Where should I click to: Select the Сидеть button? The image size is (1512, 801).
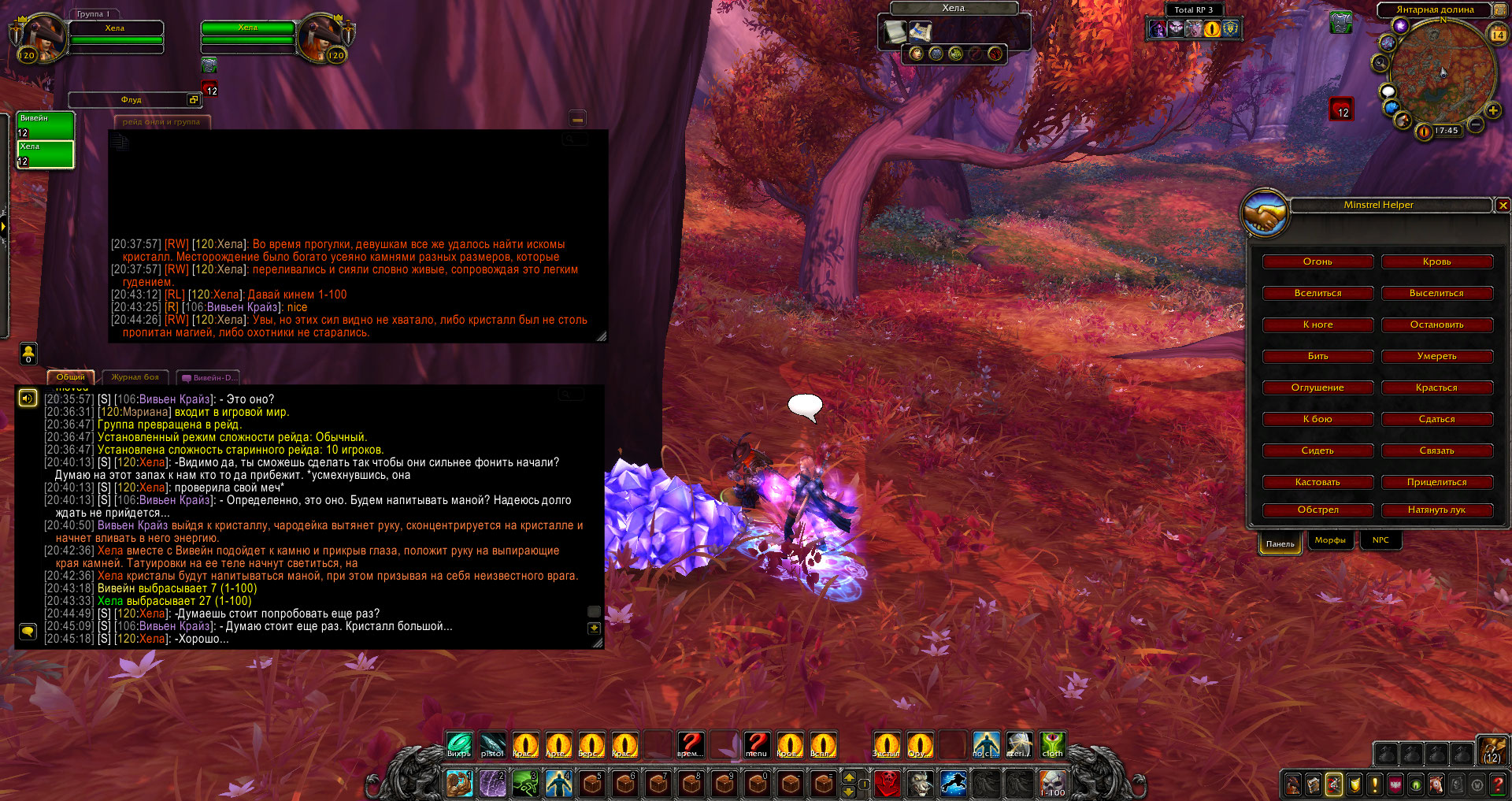coord(1317,451)
